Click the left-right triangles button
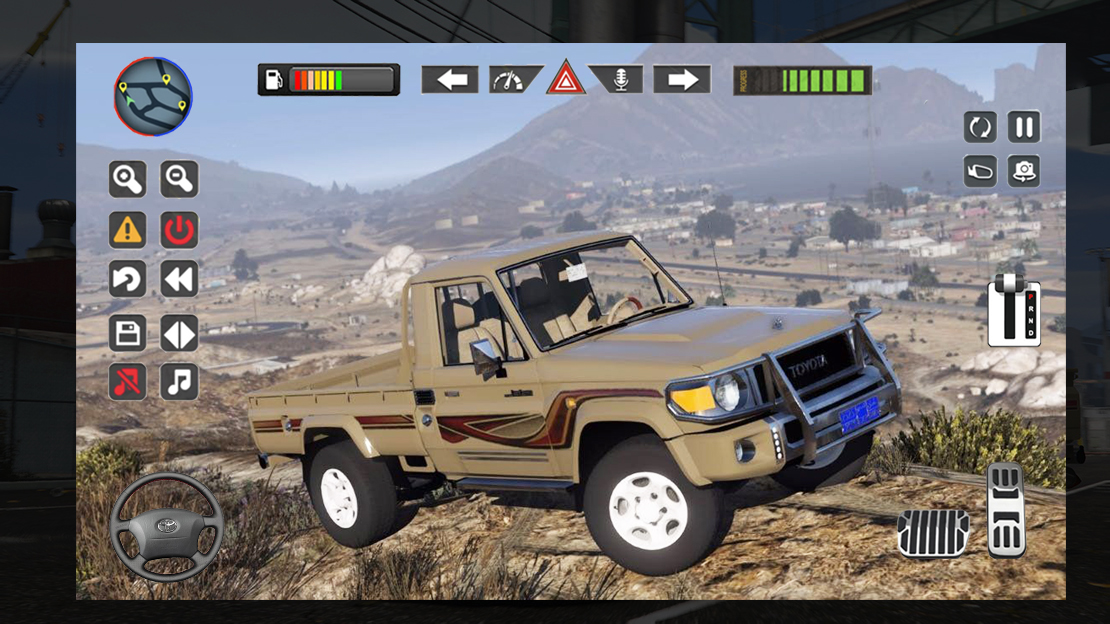This screenshot has height=624, width=1110. (180, 332)
